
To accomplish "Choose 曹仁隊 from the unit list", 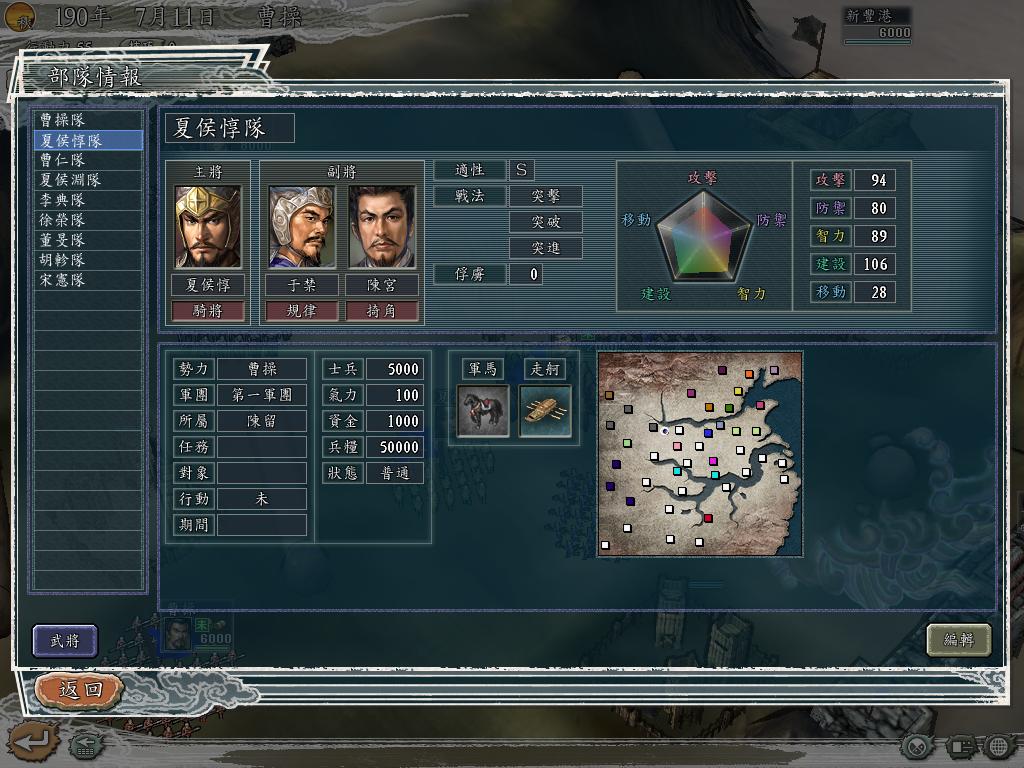I will 86,160.
